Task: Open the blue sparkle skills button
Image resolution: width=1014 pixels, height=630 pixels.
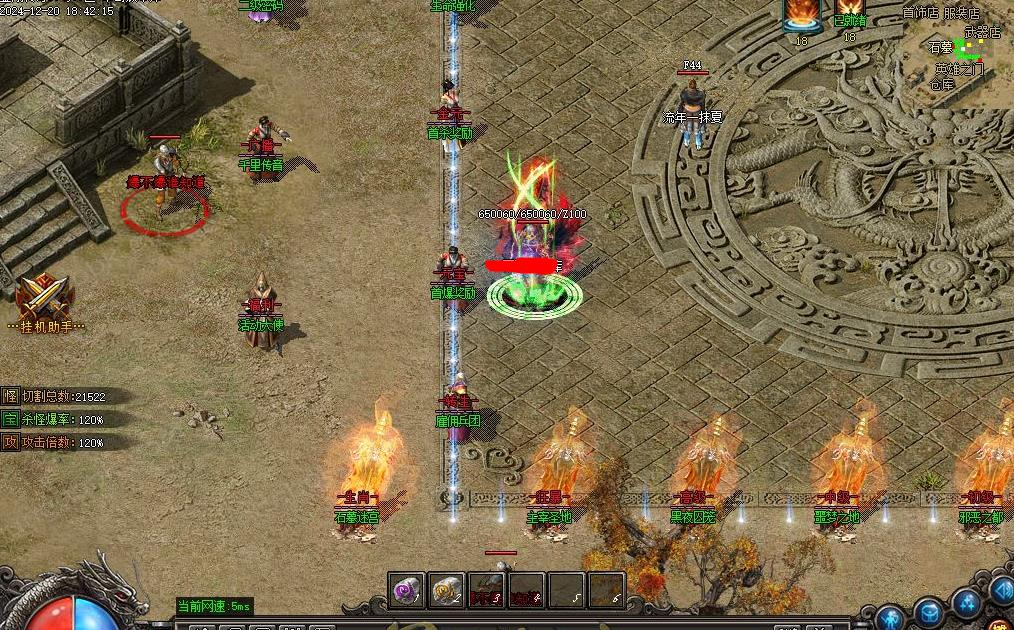Action: pyautogui.click(x=967, y=602)
